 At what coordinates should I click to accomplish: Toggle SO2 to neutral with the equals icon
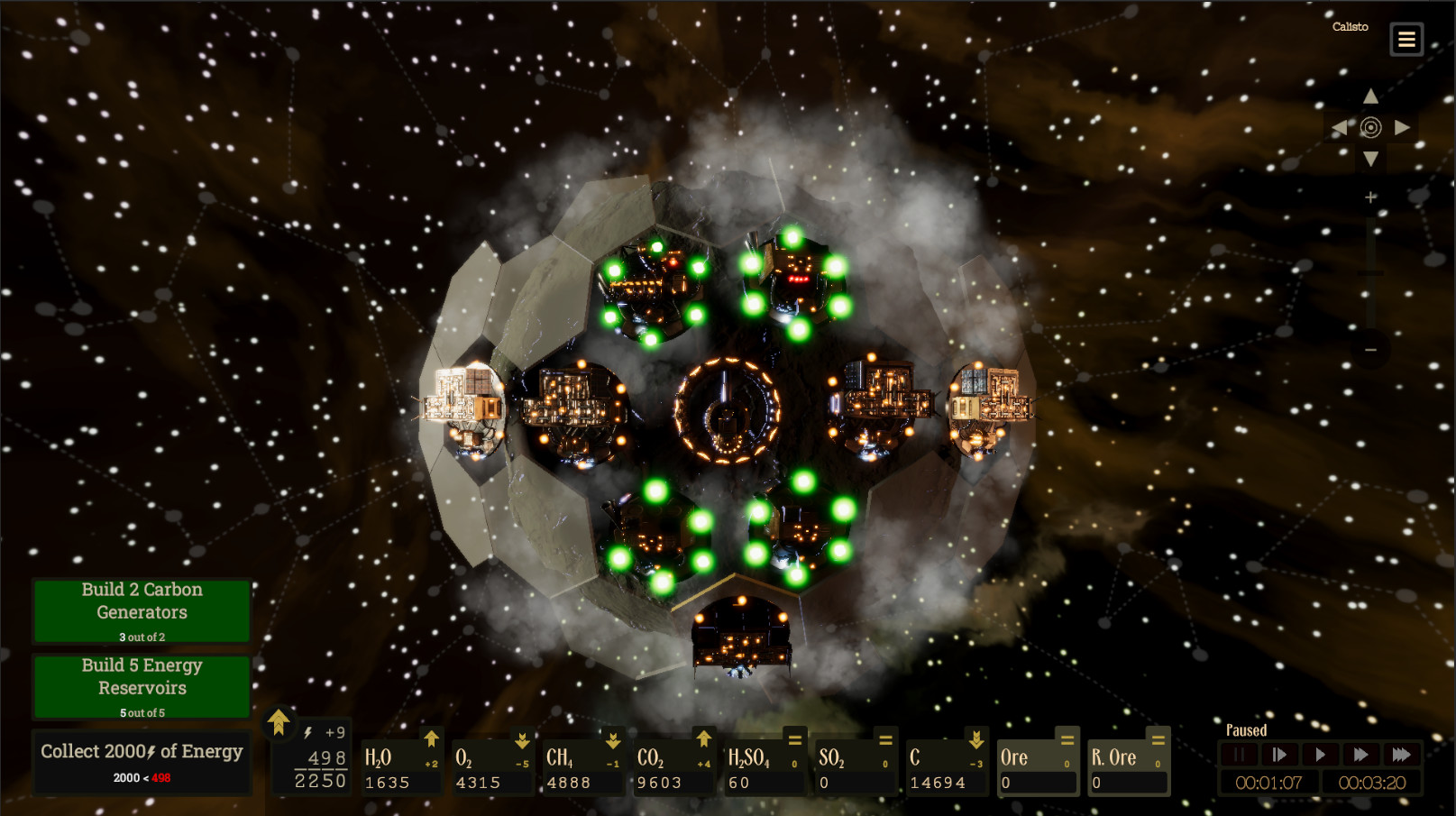886,741
